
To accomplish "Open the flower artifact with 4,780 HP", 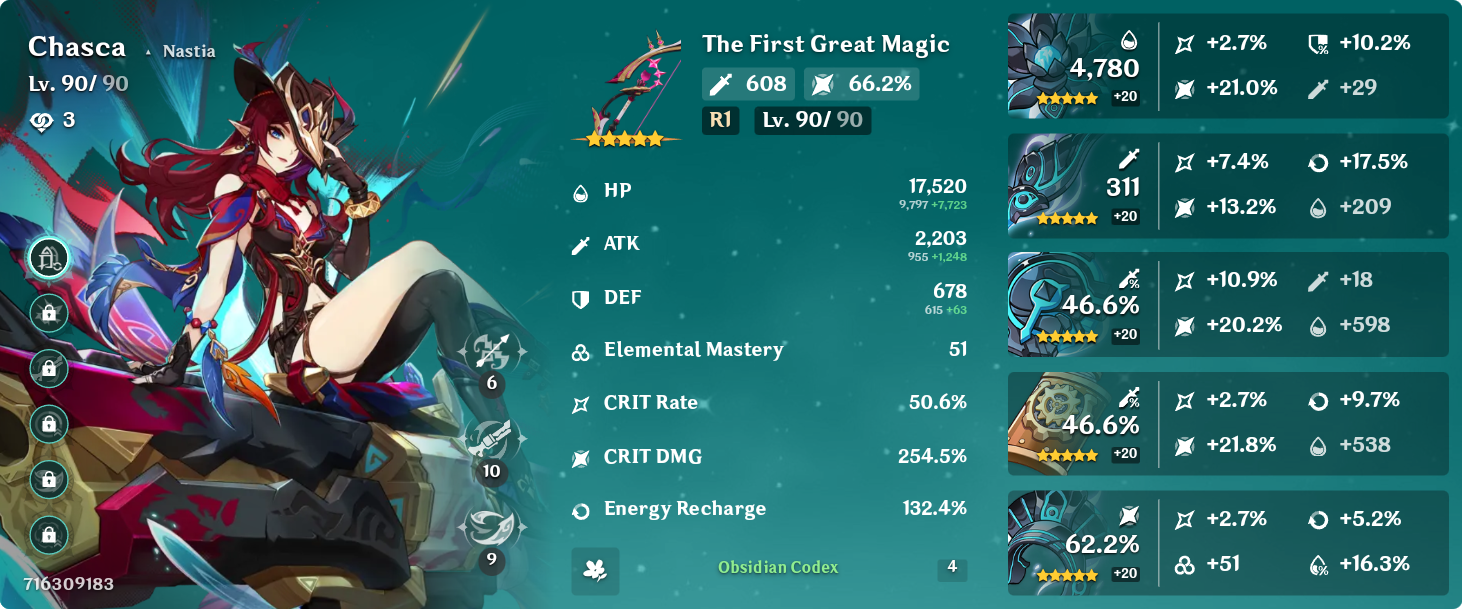I will click(x=1048, y=66).
